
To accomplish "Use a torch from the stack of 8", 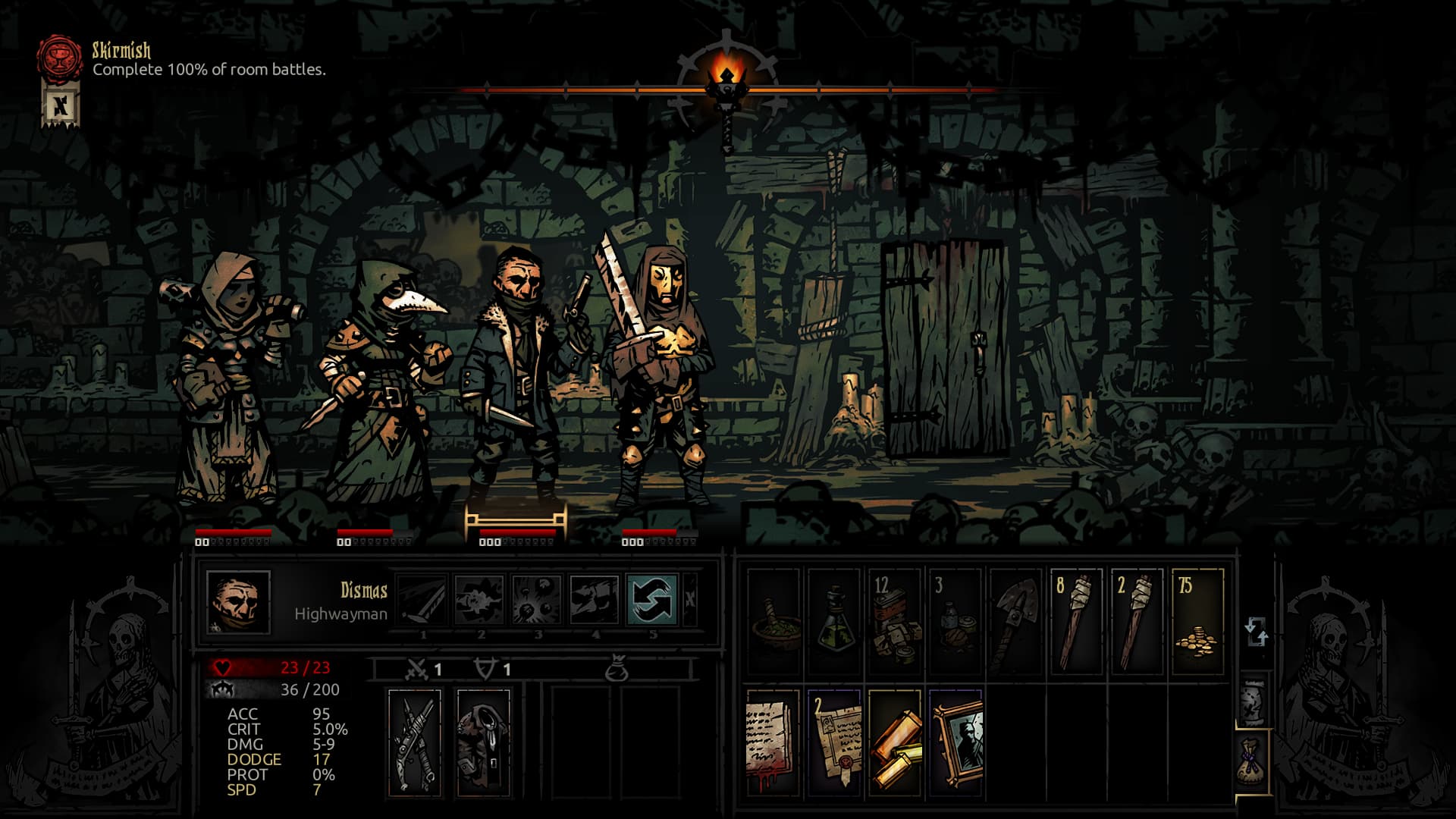I will tap(1077, 622).
